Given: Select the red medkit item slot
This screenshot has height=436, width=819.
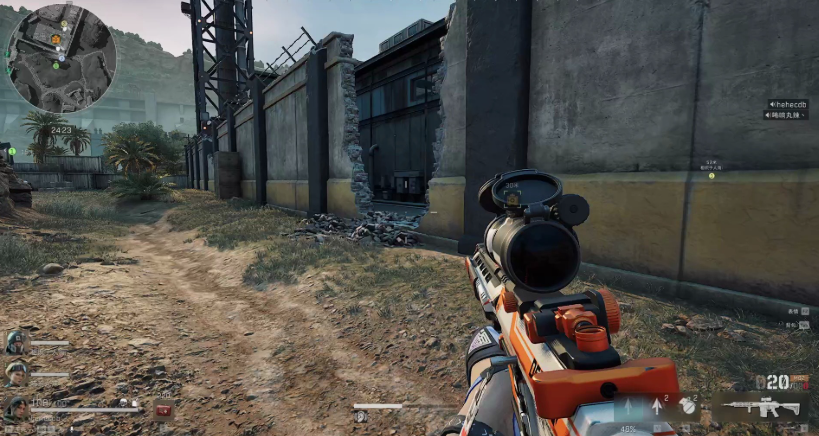Looking at the screenshot, I should (164, 409).
